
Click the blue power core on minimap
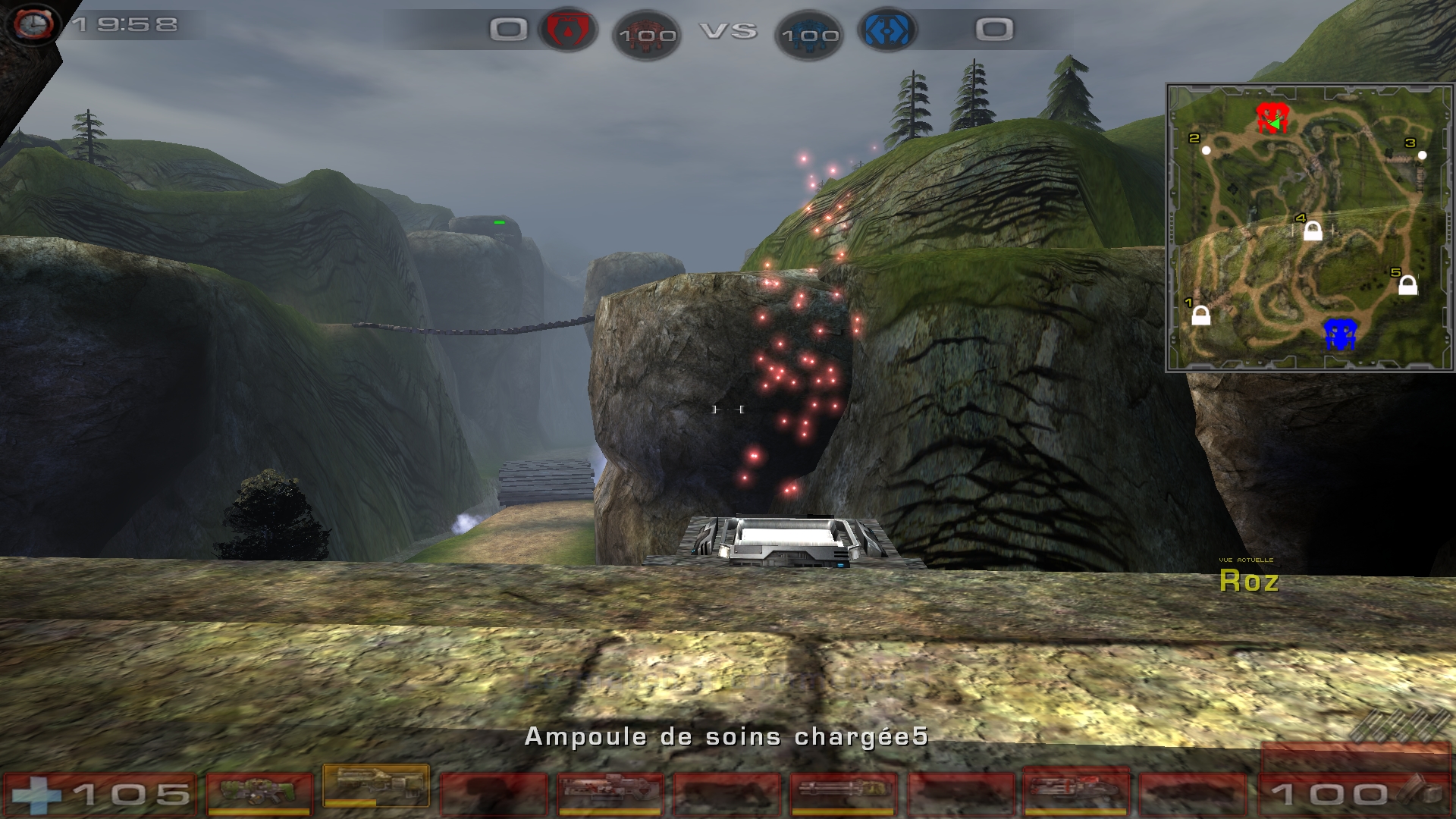(x=1340, y=334)
